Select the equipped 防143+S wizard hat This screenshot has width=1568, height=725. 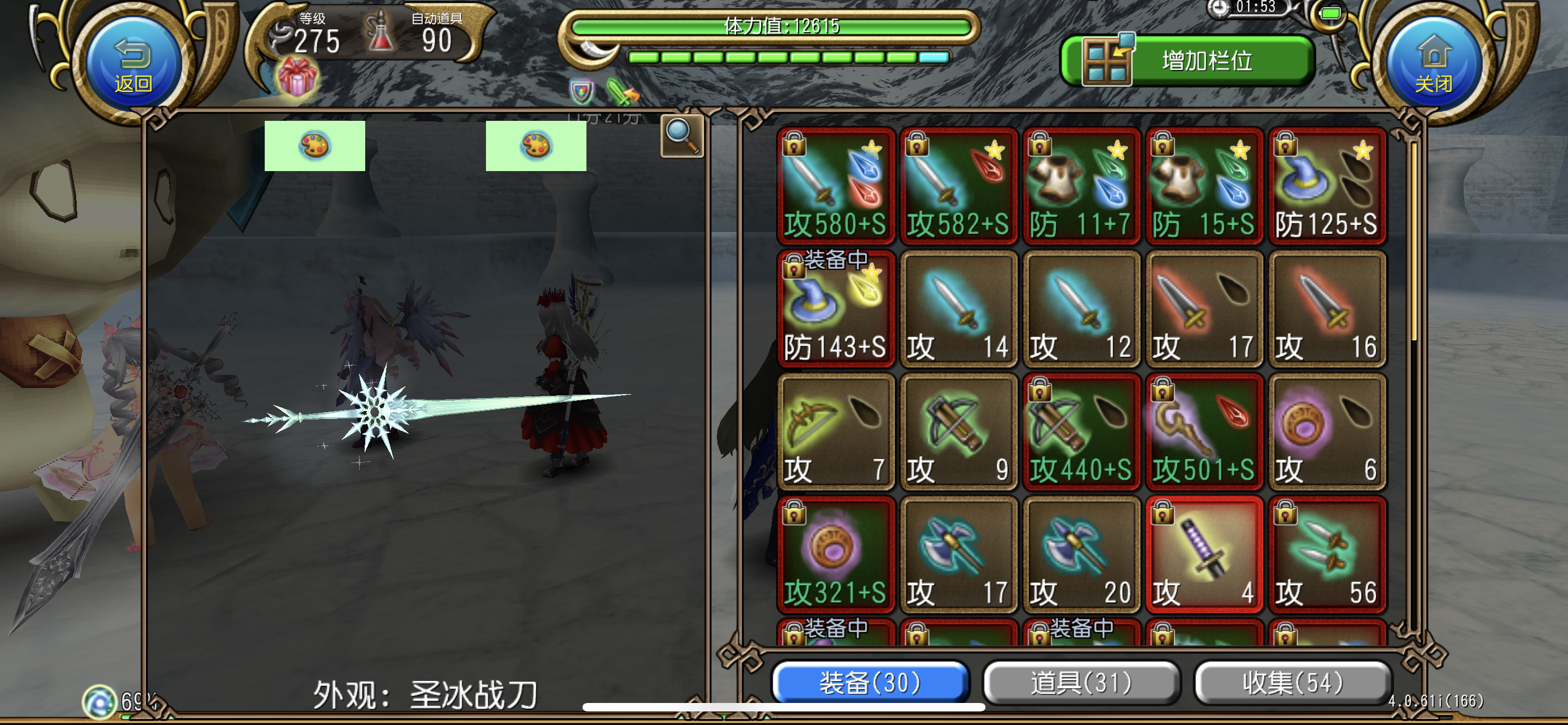click(x=836, y=311)
